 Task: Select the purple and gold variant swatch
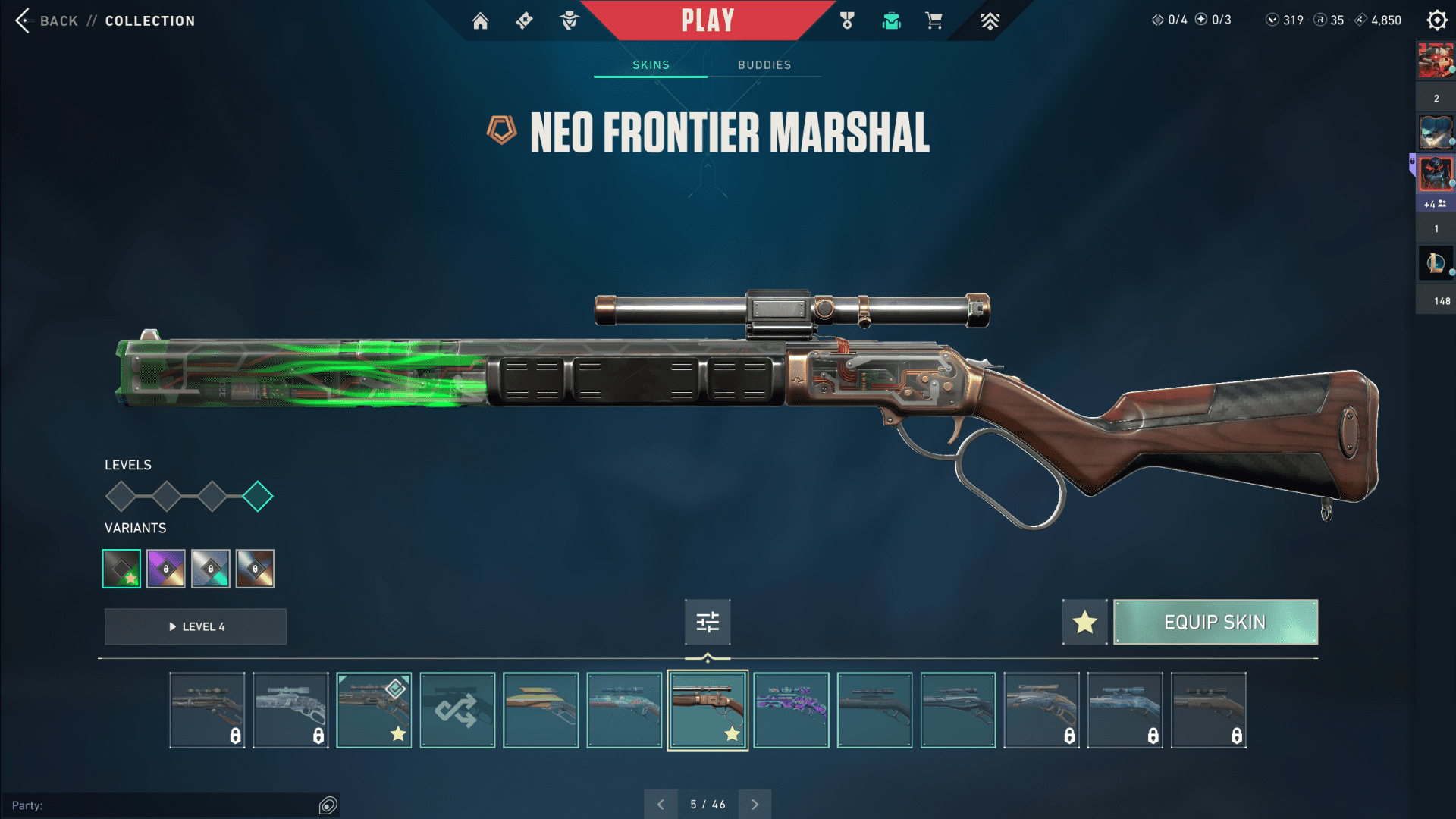click(166, 569)
